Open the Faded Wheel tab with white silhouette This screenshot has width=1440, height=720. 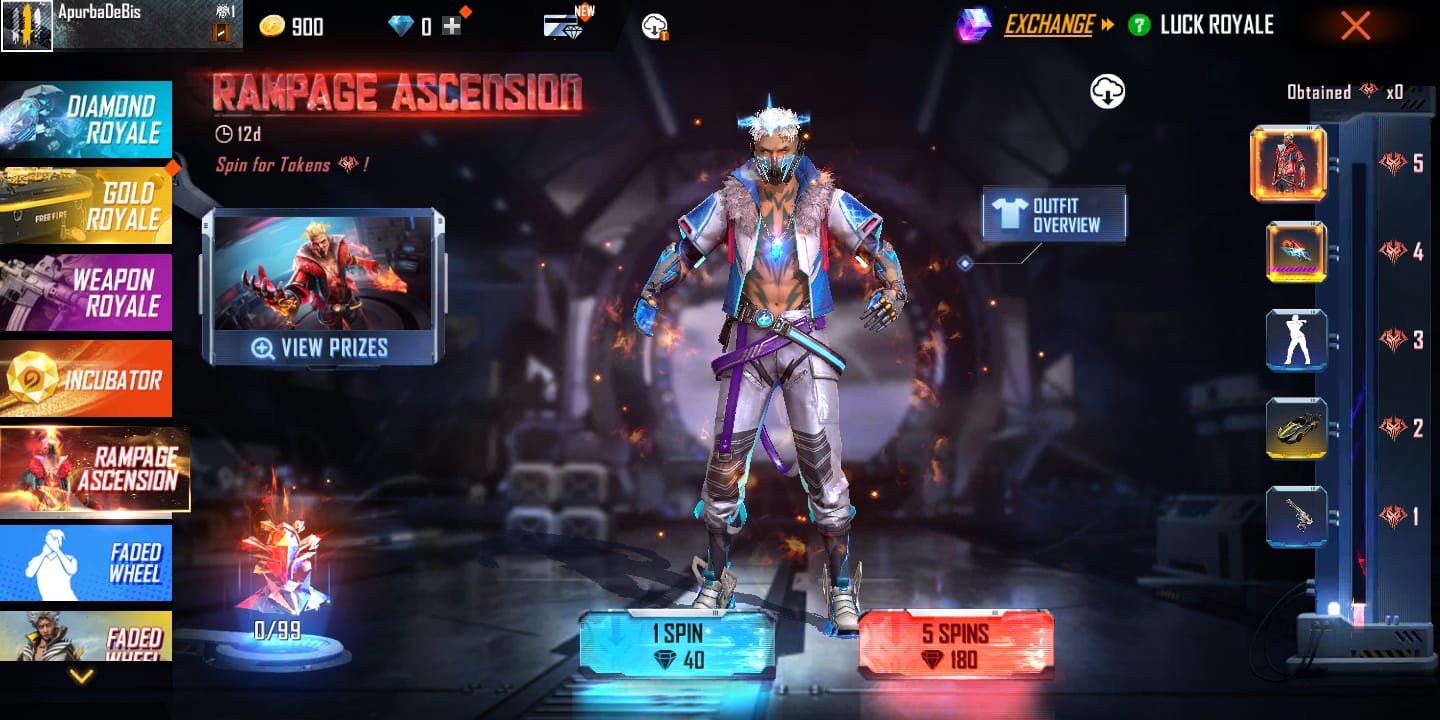[x=86, y=562]
